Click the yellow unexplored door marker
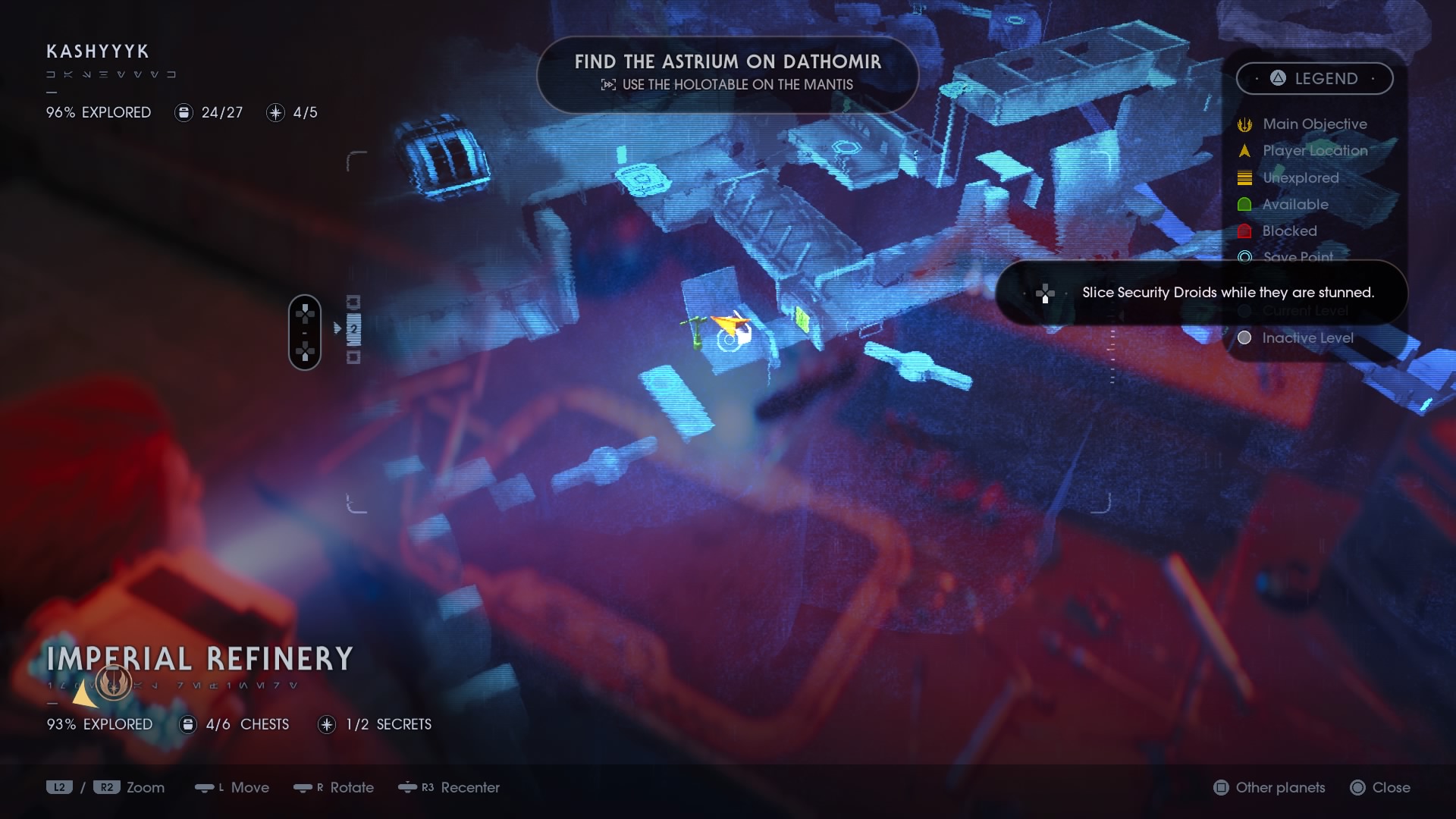The width and height of the screenshot is (1456, 819). 802,318
